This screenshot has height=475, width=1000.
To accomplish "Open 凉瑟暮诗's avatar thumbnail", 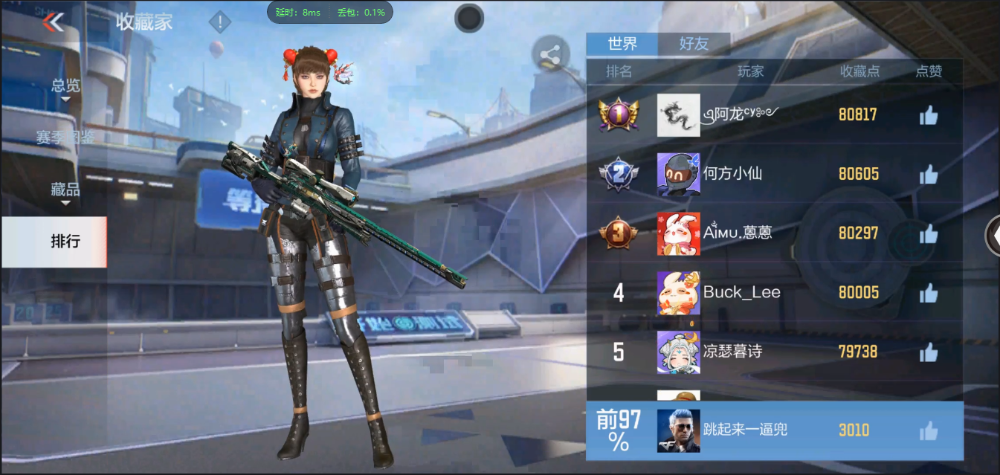I will (x=678, y=352).
